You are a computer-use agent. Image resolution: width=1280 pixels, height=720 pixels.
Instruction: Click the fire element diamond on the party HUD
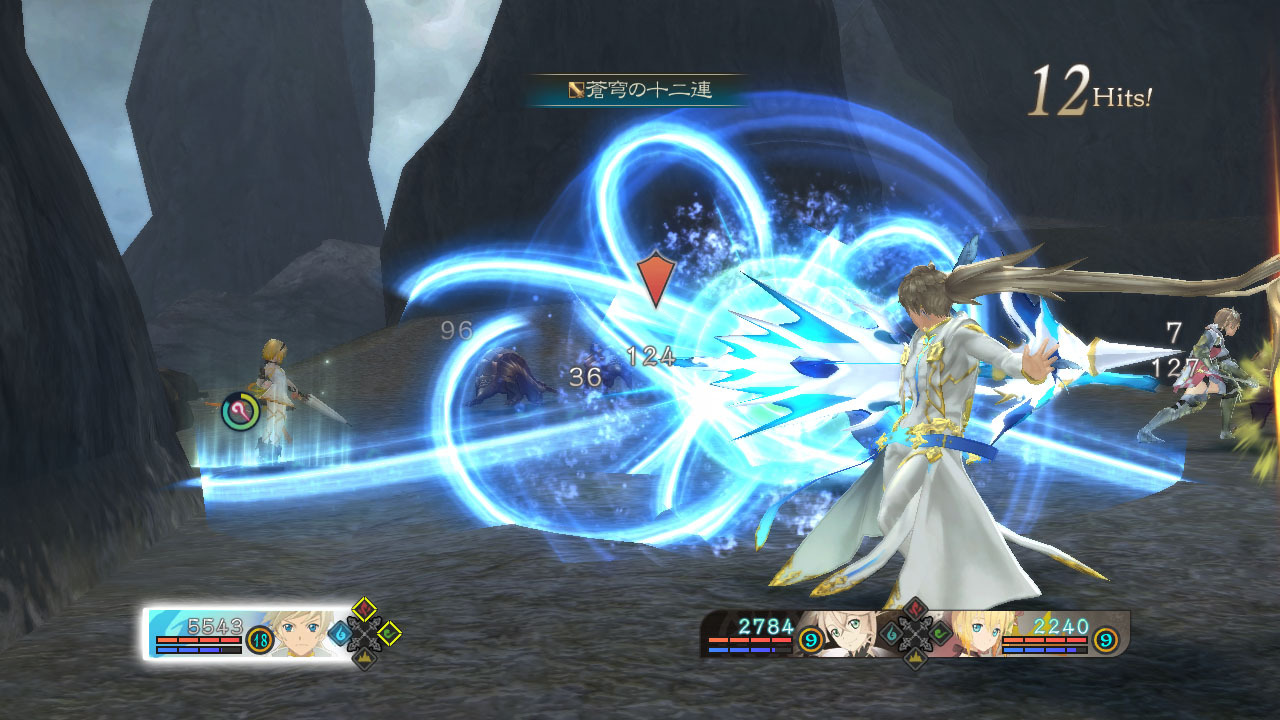[916, 608]
